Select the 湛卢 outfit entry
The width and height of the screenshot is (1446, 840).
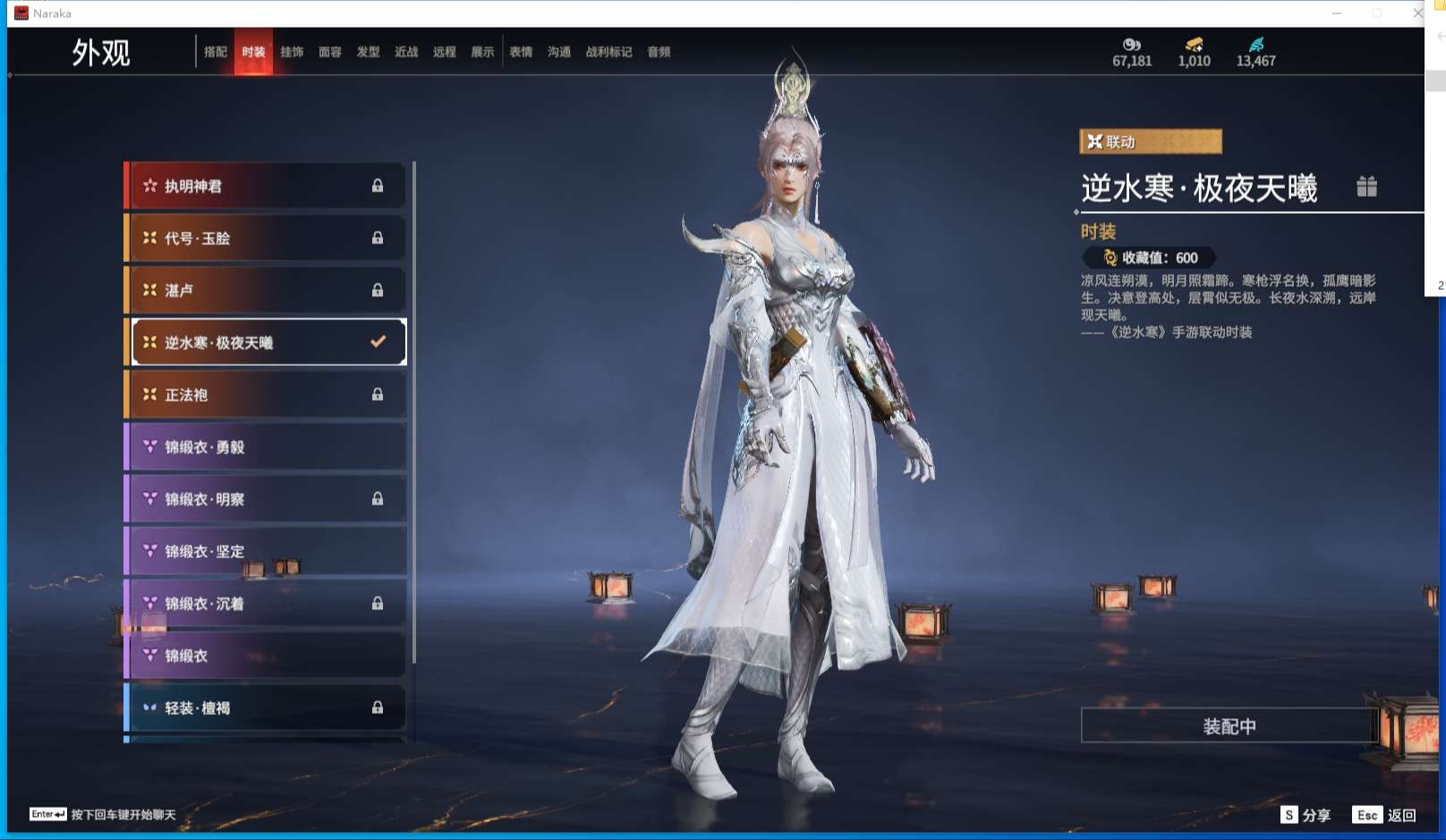pos(266,290)
